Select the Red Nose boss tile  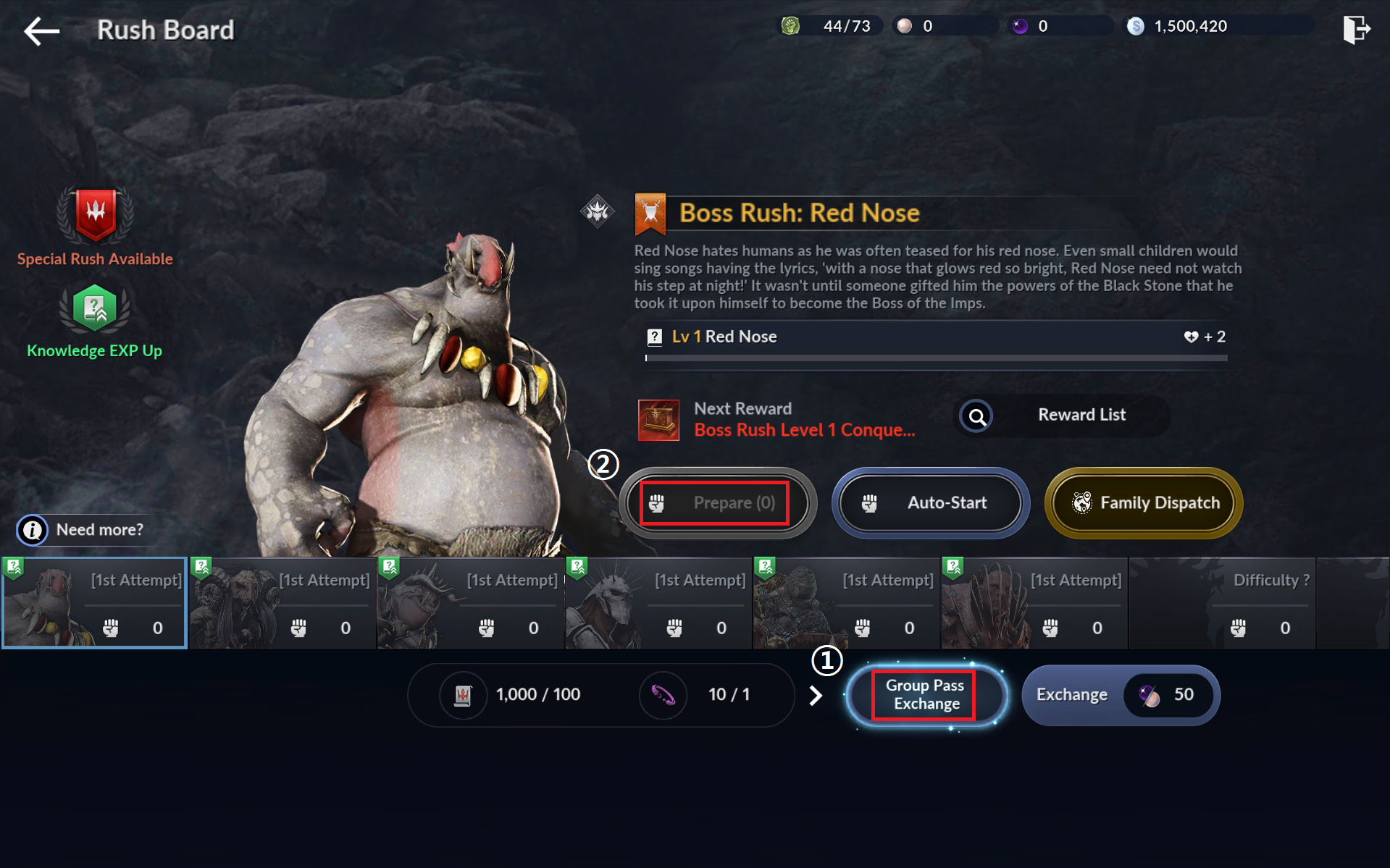pos(94,603)
